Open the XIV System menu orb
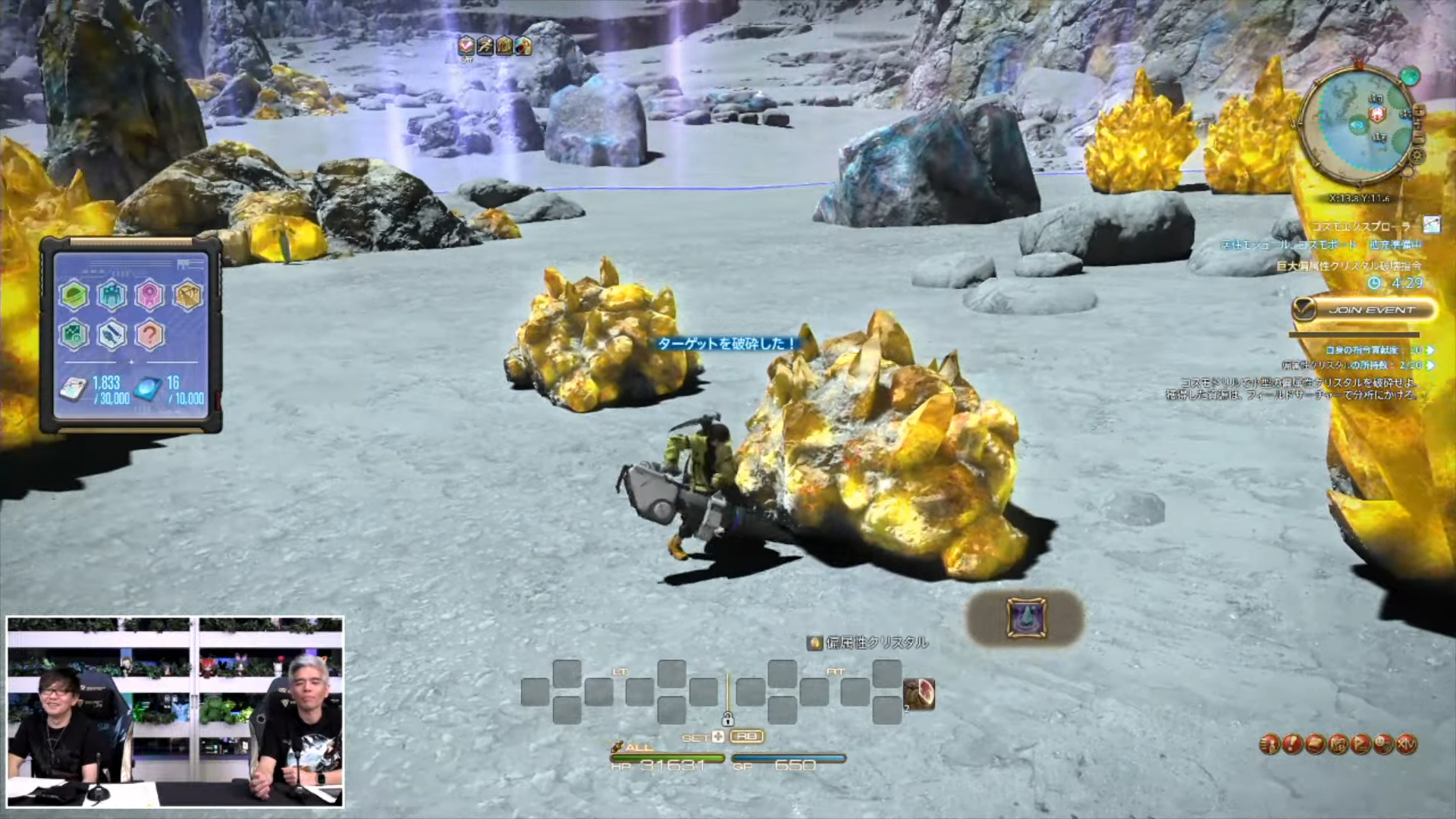The width and height of the screenshot is (1456, 819). point(1407,745)
